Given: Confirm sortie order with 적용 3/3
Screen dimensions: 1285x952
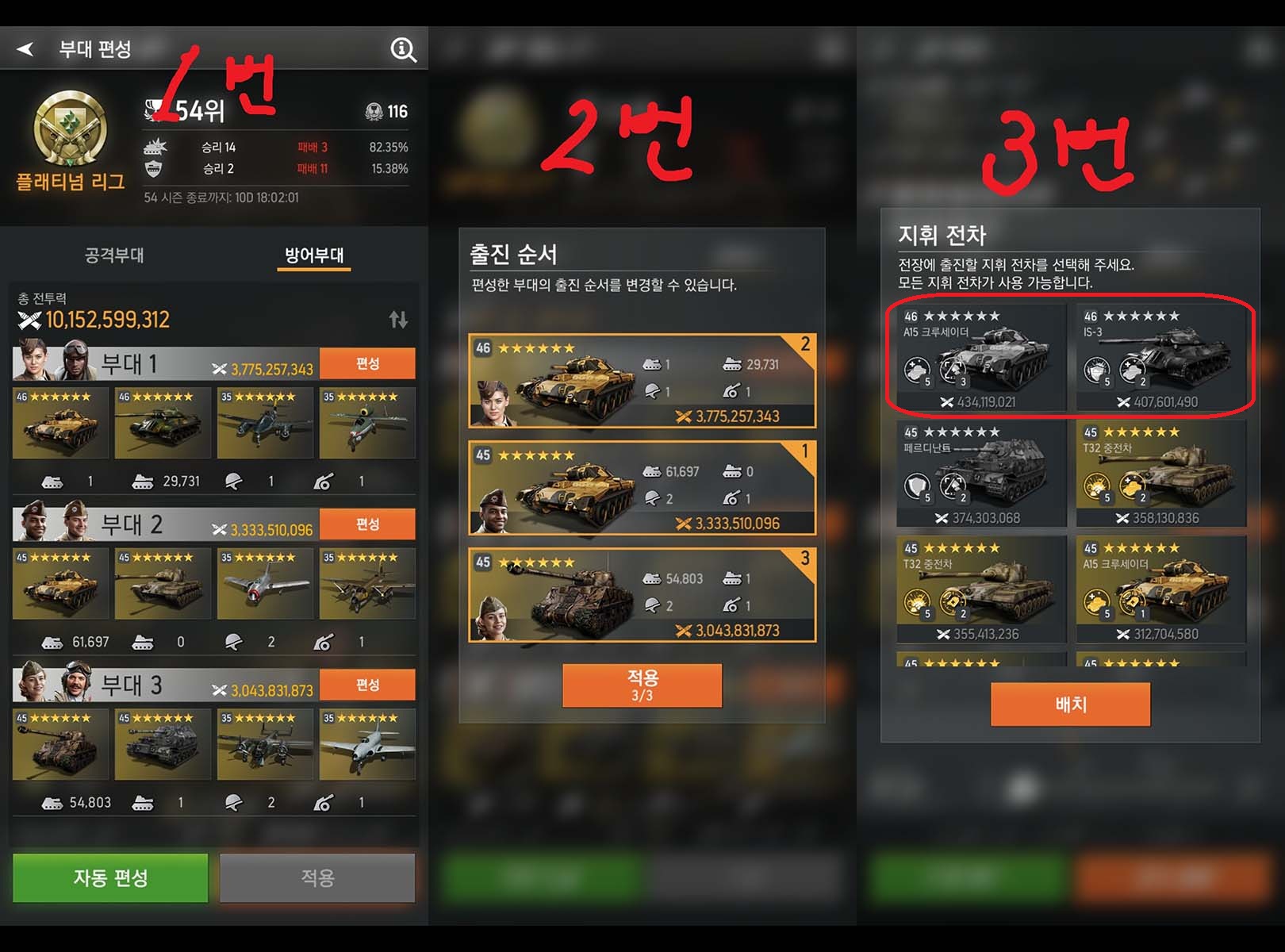Looking at the screenshot, I should [x=642, y=685].
